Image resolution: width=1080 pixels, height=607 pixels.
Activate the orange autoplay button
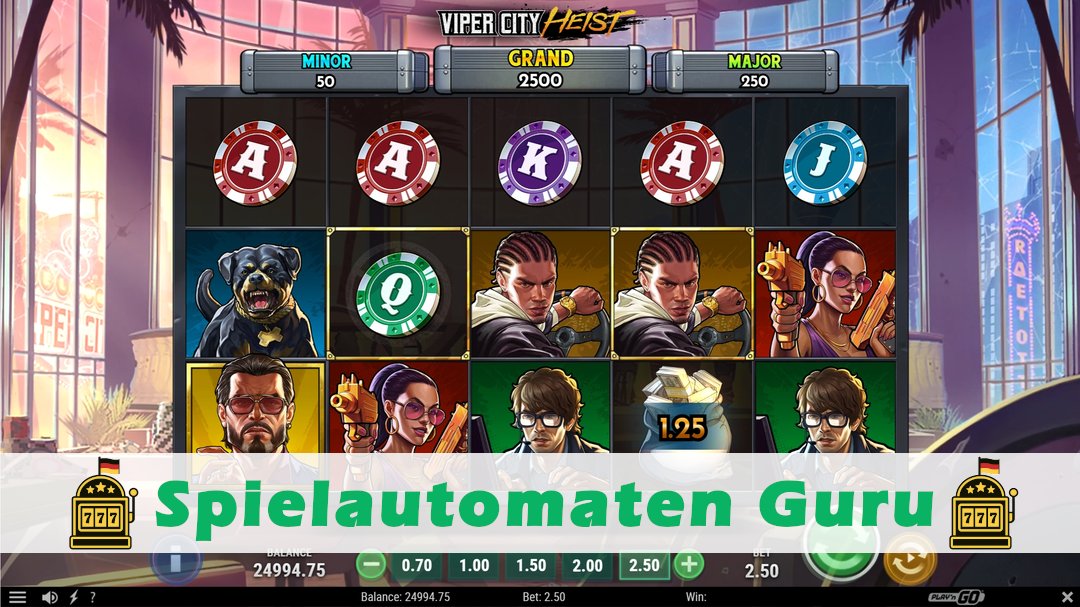910,561
